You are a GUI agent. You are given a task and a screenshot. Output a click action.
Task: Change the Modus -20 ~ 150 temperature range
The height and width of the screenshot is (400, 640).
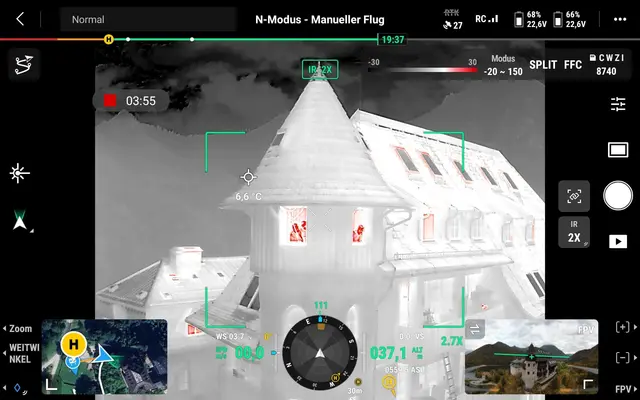pyautogui.click(x=502, y=66)
